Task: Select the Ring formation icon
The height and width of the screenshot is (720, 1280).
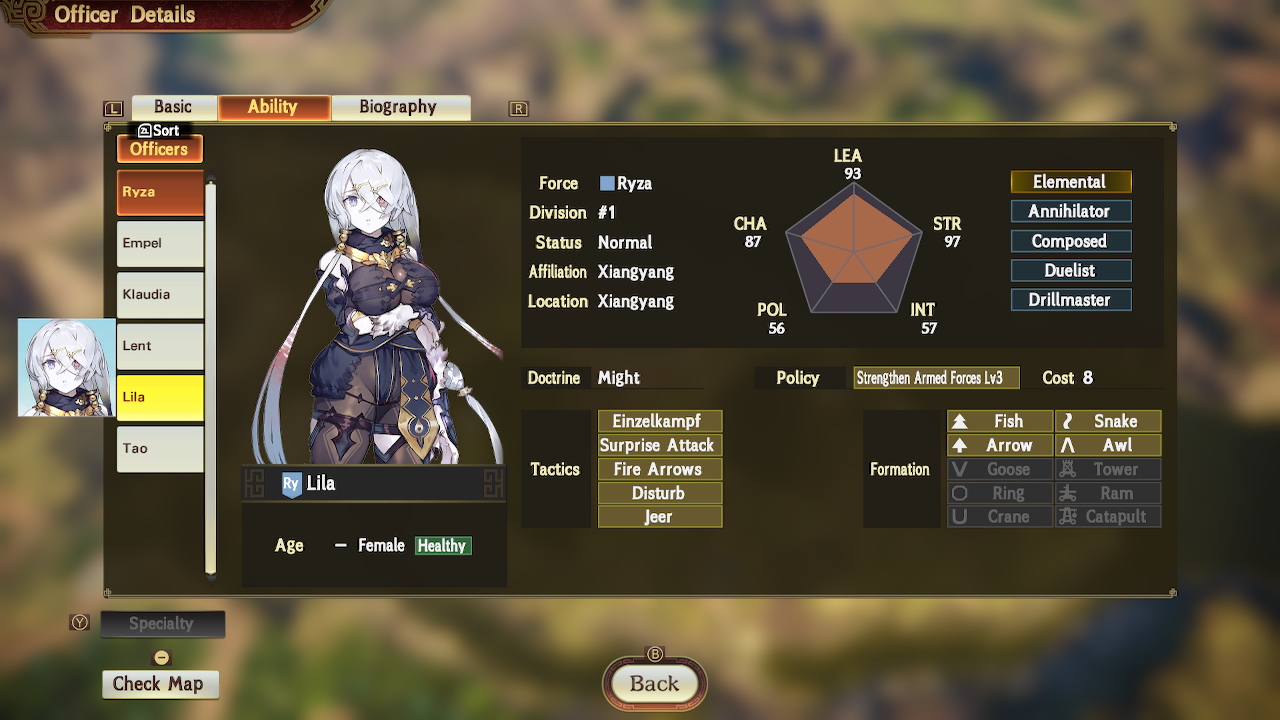Action: [999, 493]
